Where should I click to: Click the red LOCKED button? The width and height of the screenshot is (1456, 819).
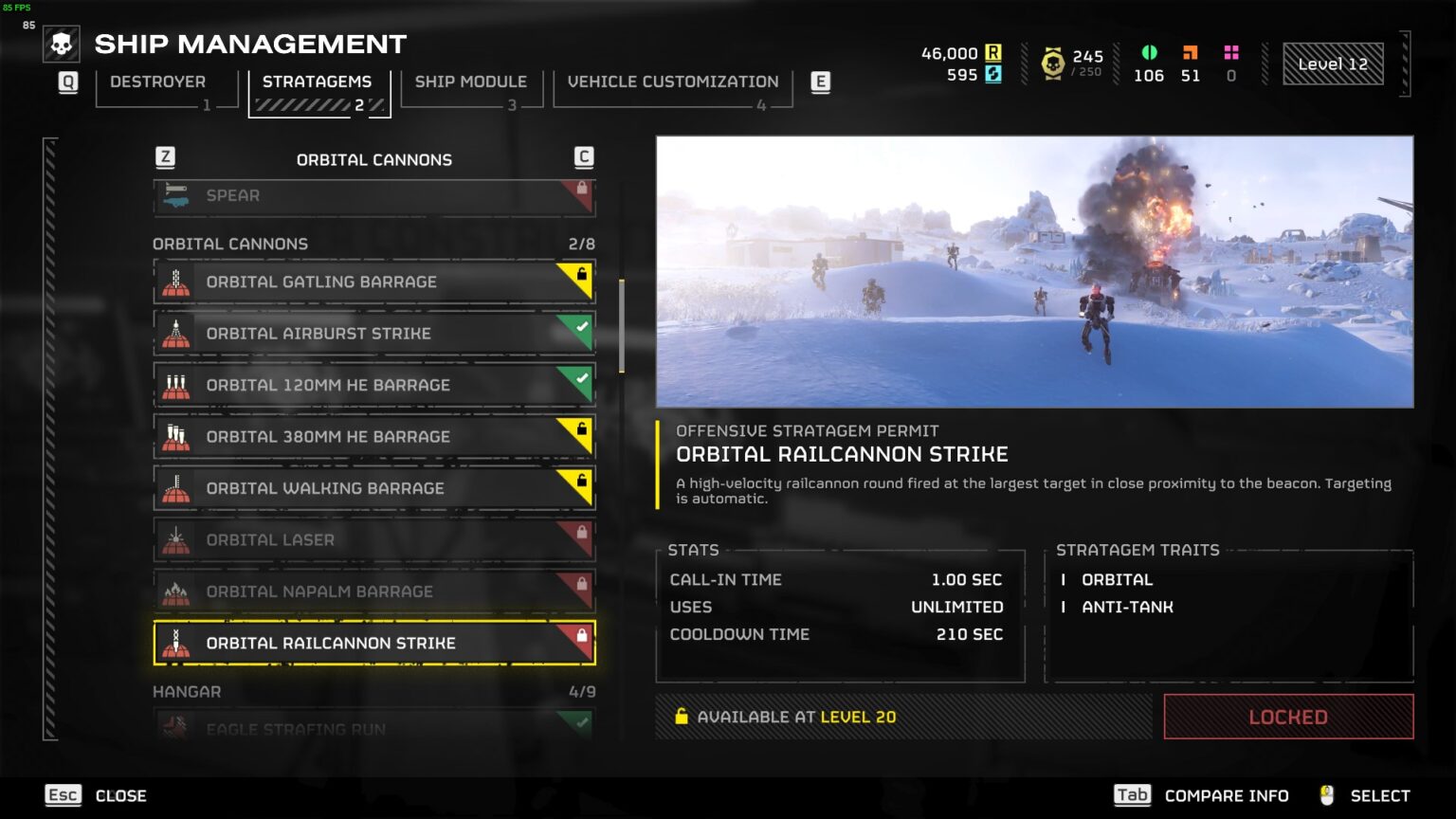[x=1286, y=717]
